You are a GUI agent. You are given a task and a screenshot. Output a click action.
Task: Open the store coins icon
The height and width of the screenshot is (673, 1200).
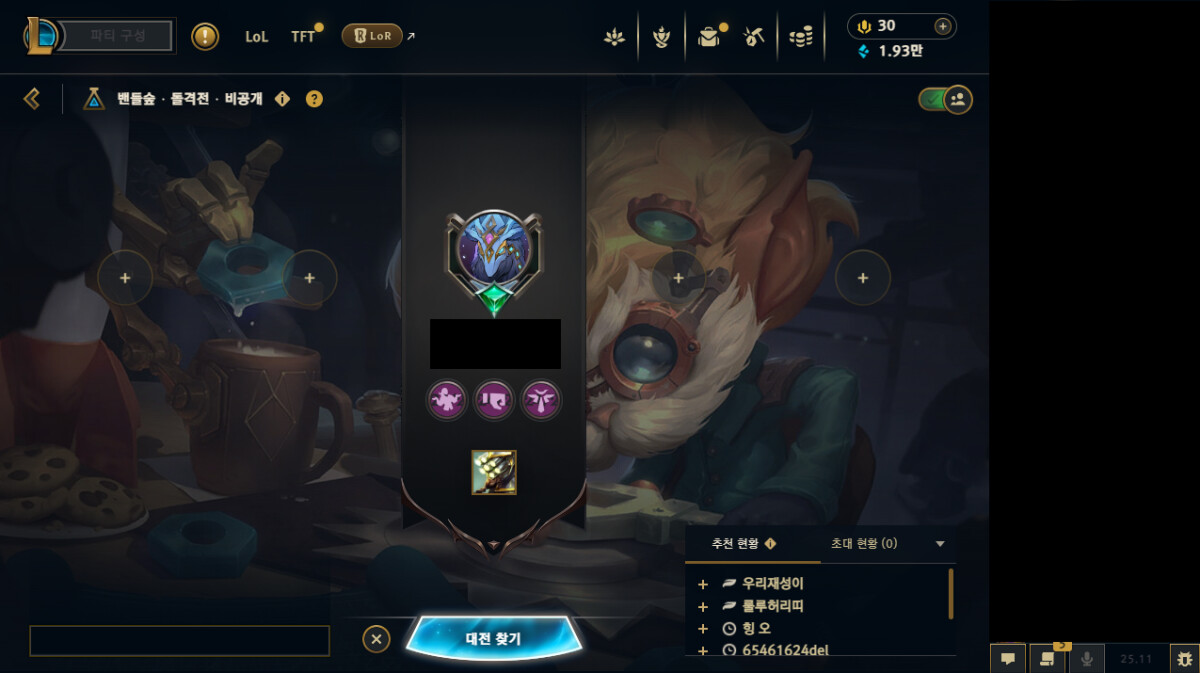coord(800,37)
